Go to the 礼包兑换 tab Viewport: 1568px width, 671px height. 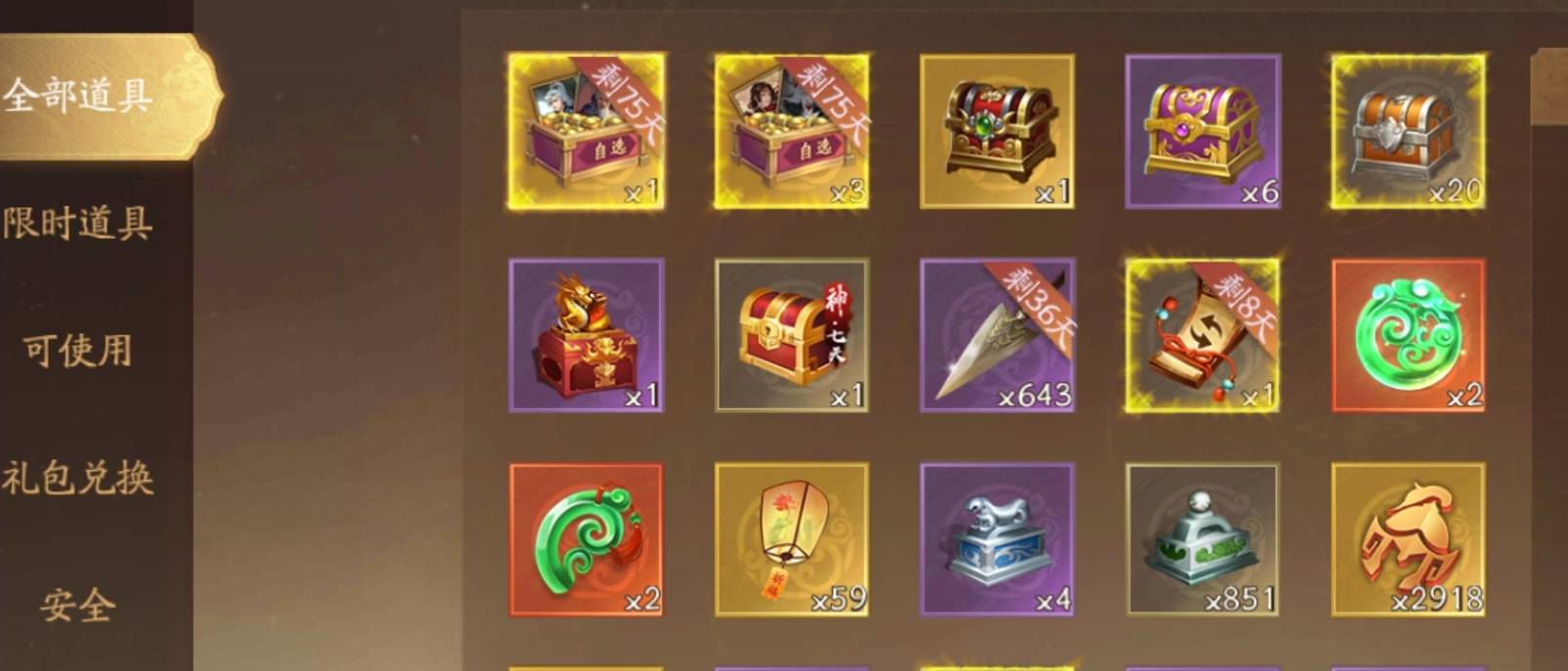(x=78, y=479)
